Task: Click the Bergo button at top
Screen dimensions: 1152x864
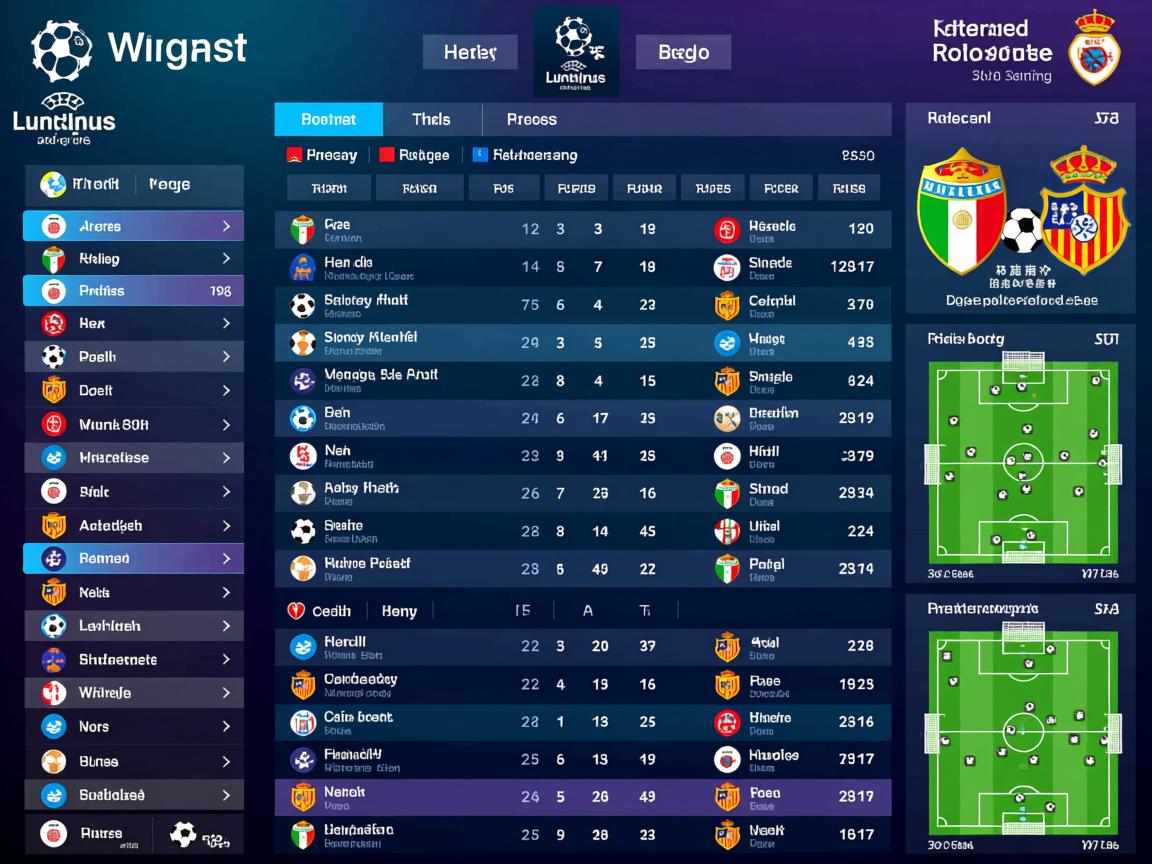Action: point(683,53)
